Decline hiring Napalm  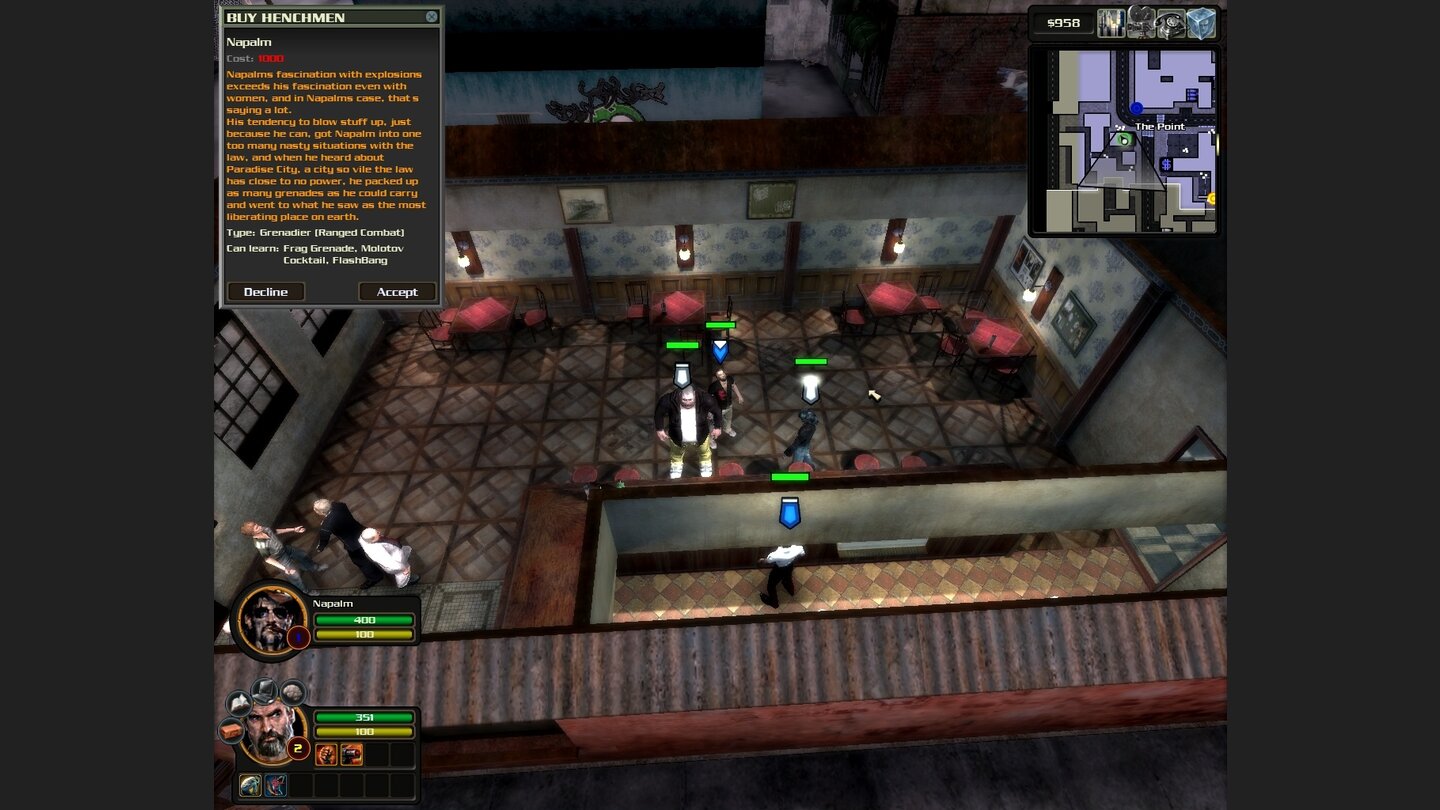[265, 291]
